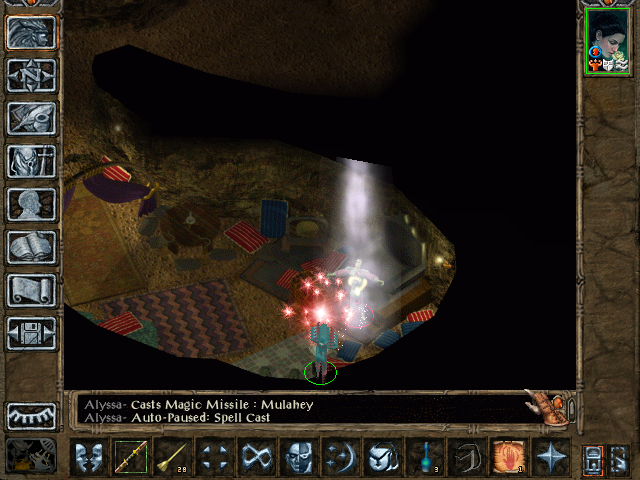Open the star special abilities button
This screenshot has width=640, height=480.
[551, 458]
